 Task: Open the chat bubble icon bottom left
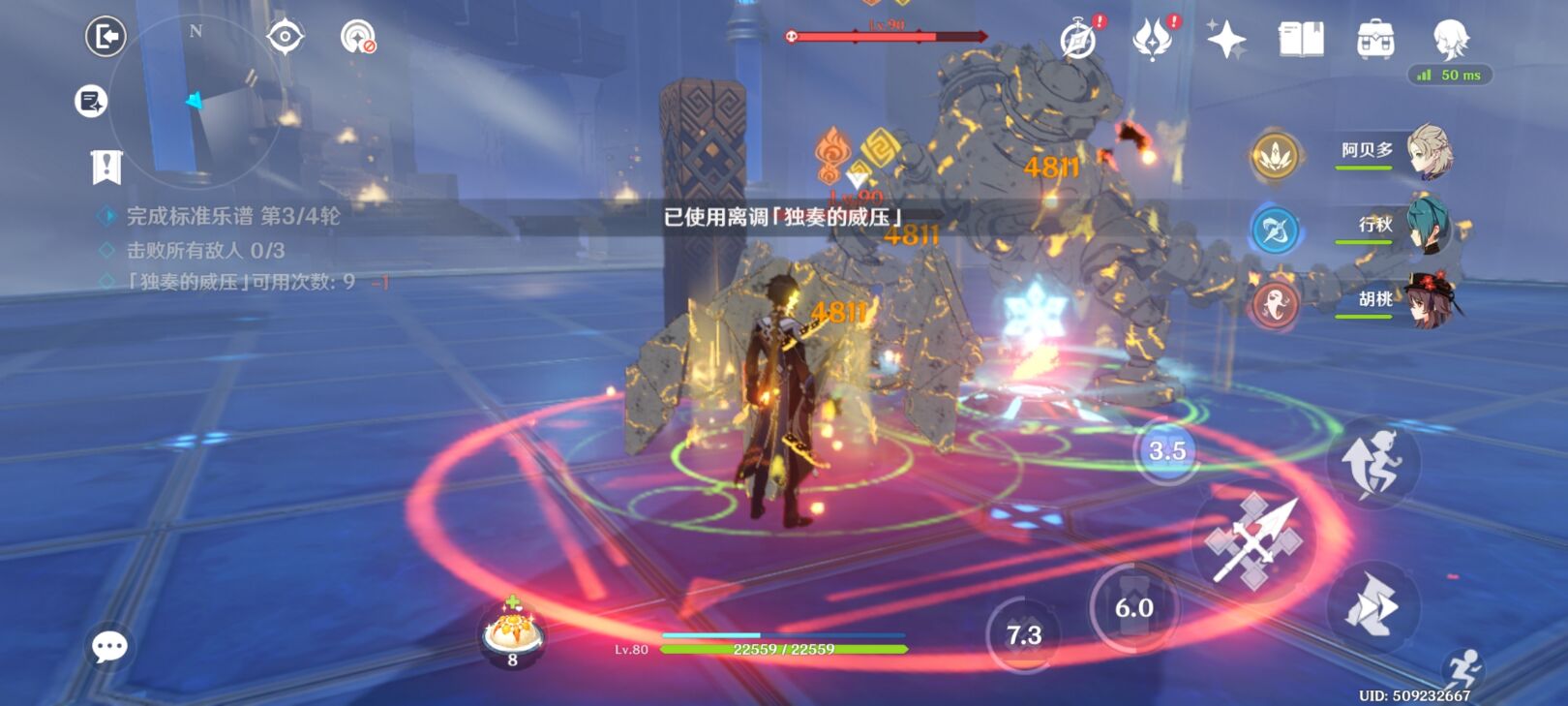[x=109, y=647]
